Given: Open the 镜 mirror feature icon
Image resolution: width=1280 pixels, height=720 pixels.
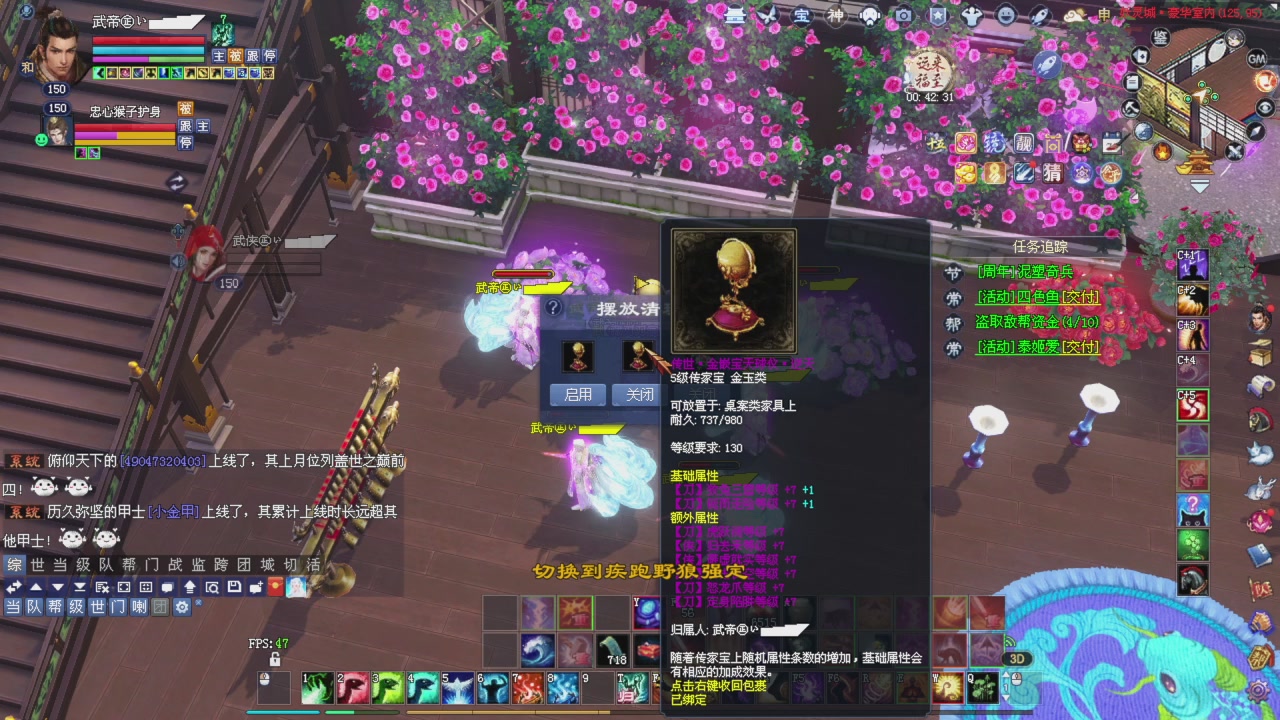Looking at the screenshot, I should (x=993, y=143).
